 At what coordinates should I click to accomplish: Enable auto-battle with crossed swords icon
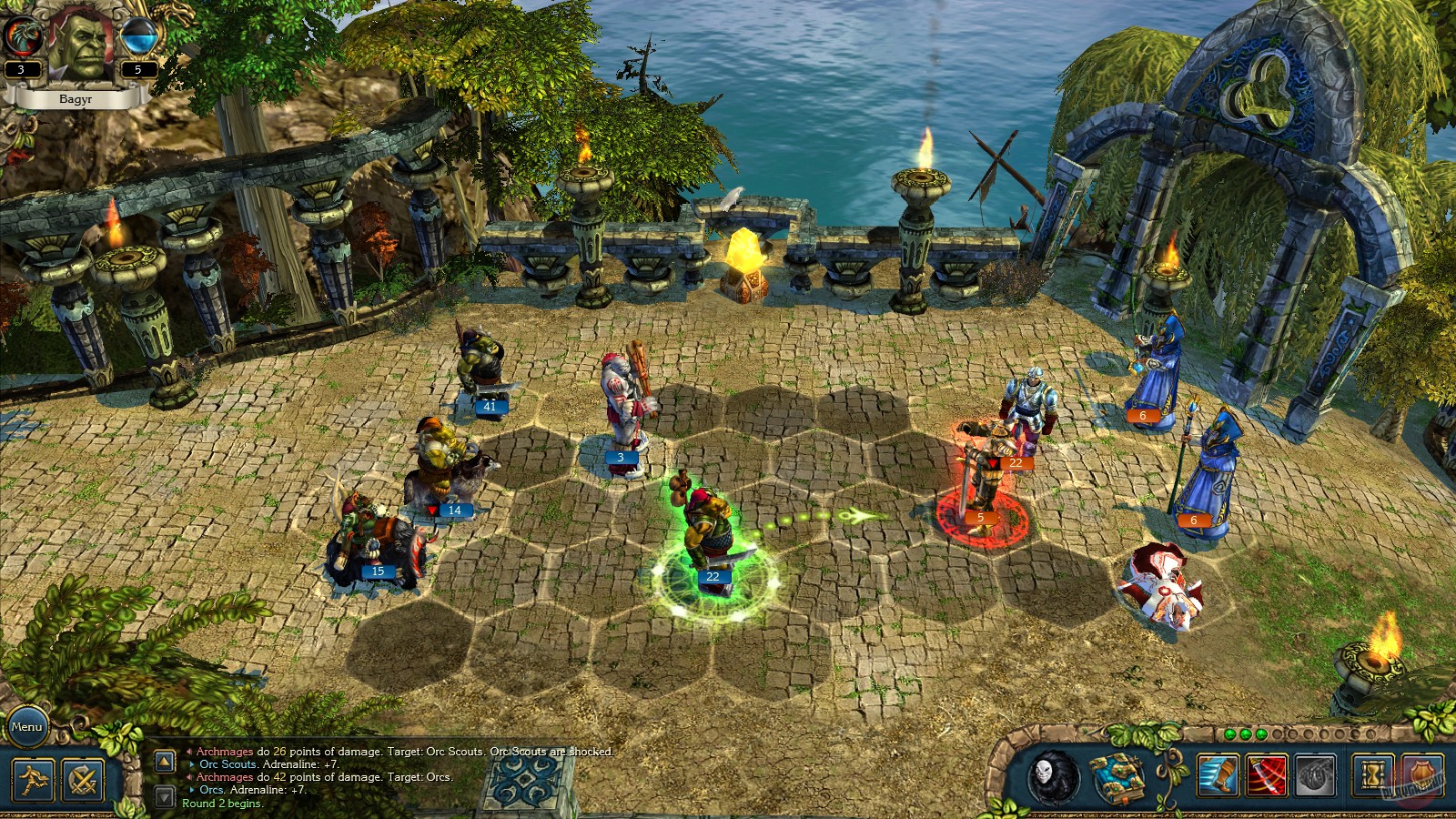pyautogui.click(x=82, y=780)
